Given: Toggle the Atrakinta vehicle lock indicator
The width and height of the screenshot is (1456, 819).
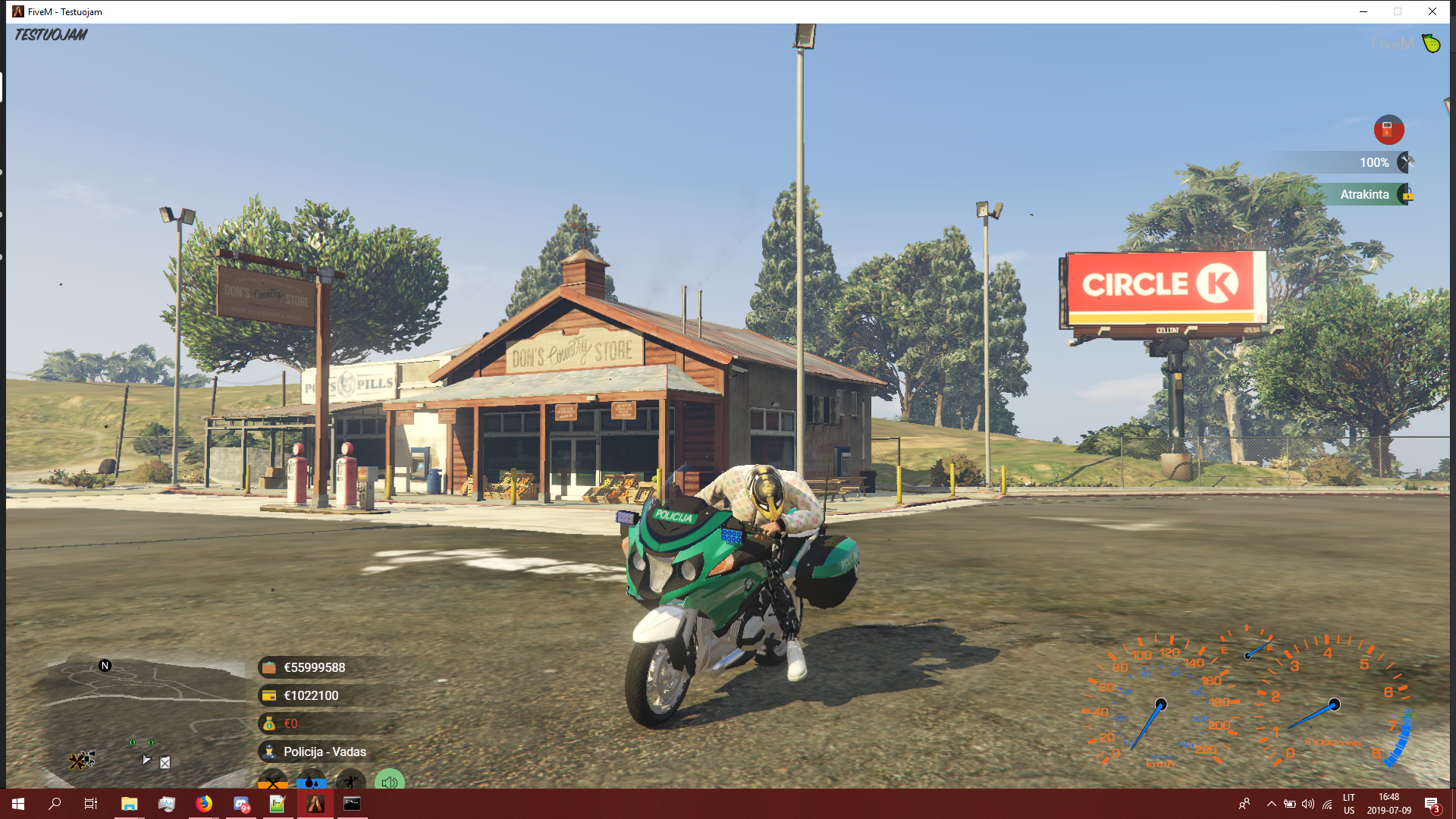Looking at the screenshot, I should coord(1407,195).
